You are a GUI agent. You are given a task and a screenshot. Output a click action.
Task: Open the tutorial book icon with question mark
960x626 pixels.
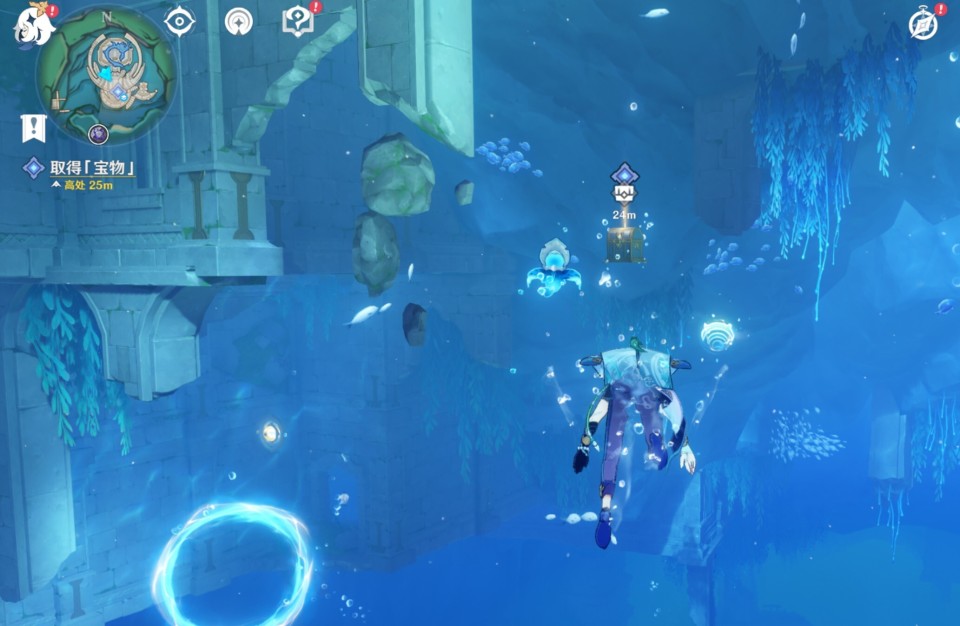298,21
